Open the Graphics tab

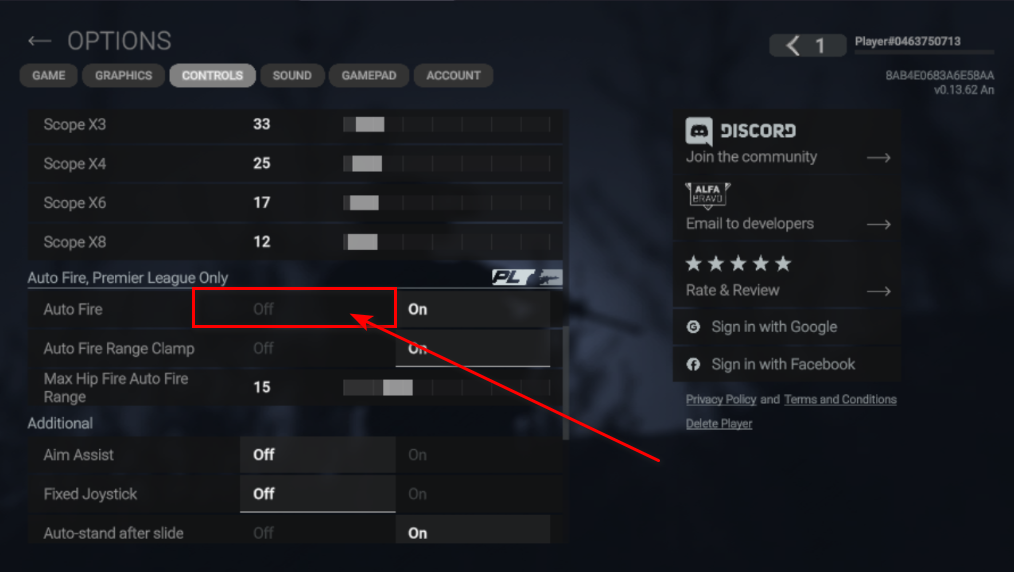(x=124, y=75)
